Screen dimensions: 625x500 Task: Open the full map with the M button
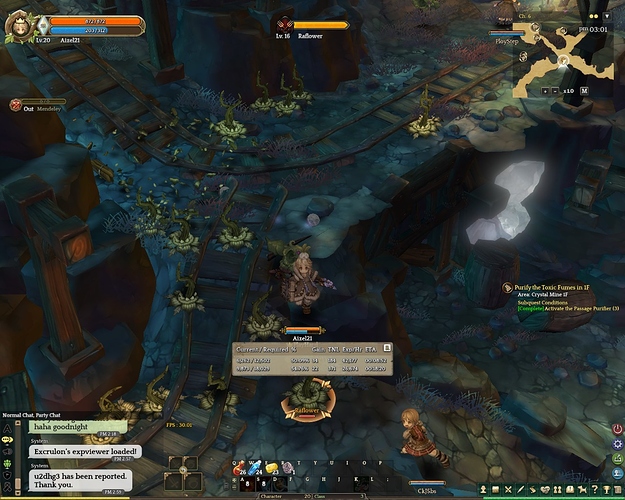coord(584,91)
